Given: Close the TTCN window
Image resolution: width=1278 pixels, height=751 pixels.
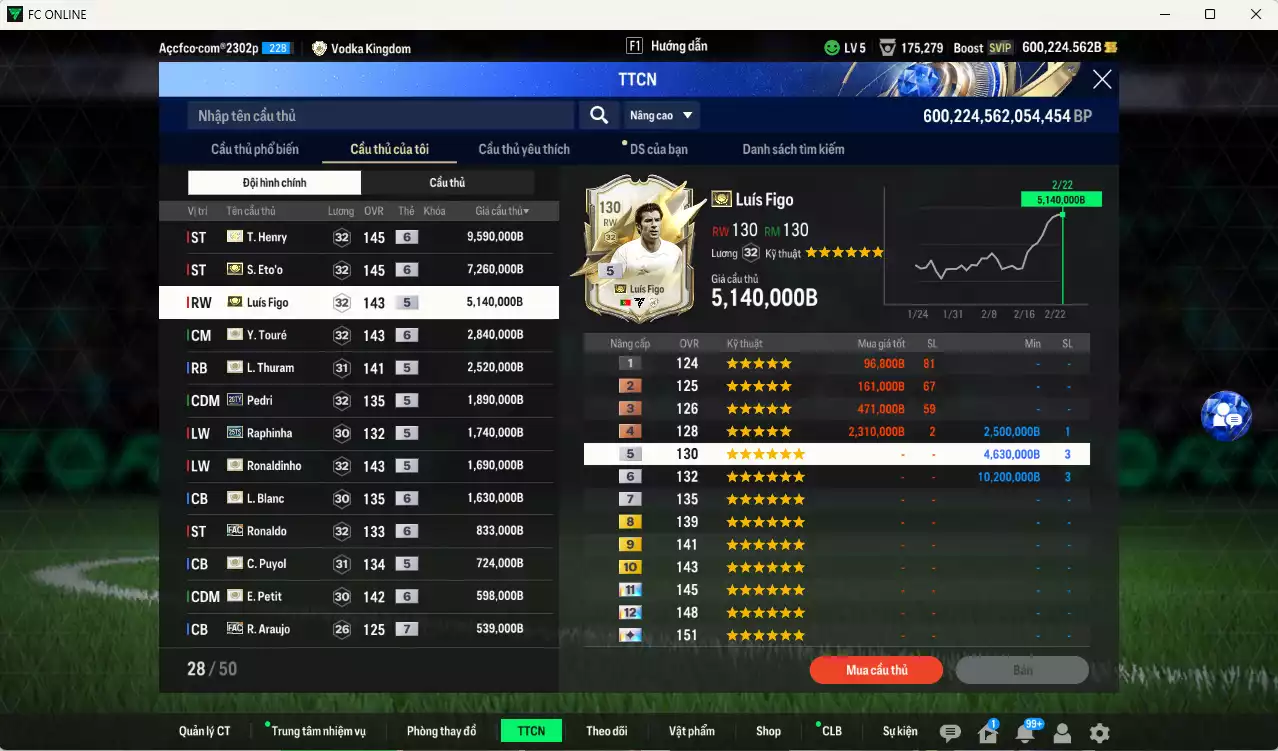Looking at the screenshot, I should click(1101, 80).
